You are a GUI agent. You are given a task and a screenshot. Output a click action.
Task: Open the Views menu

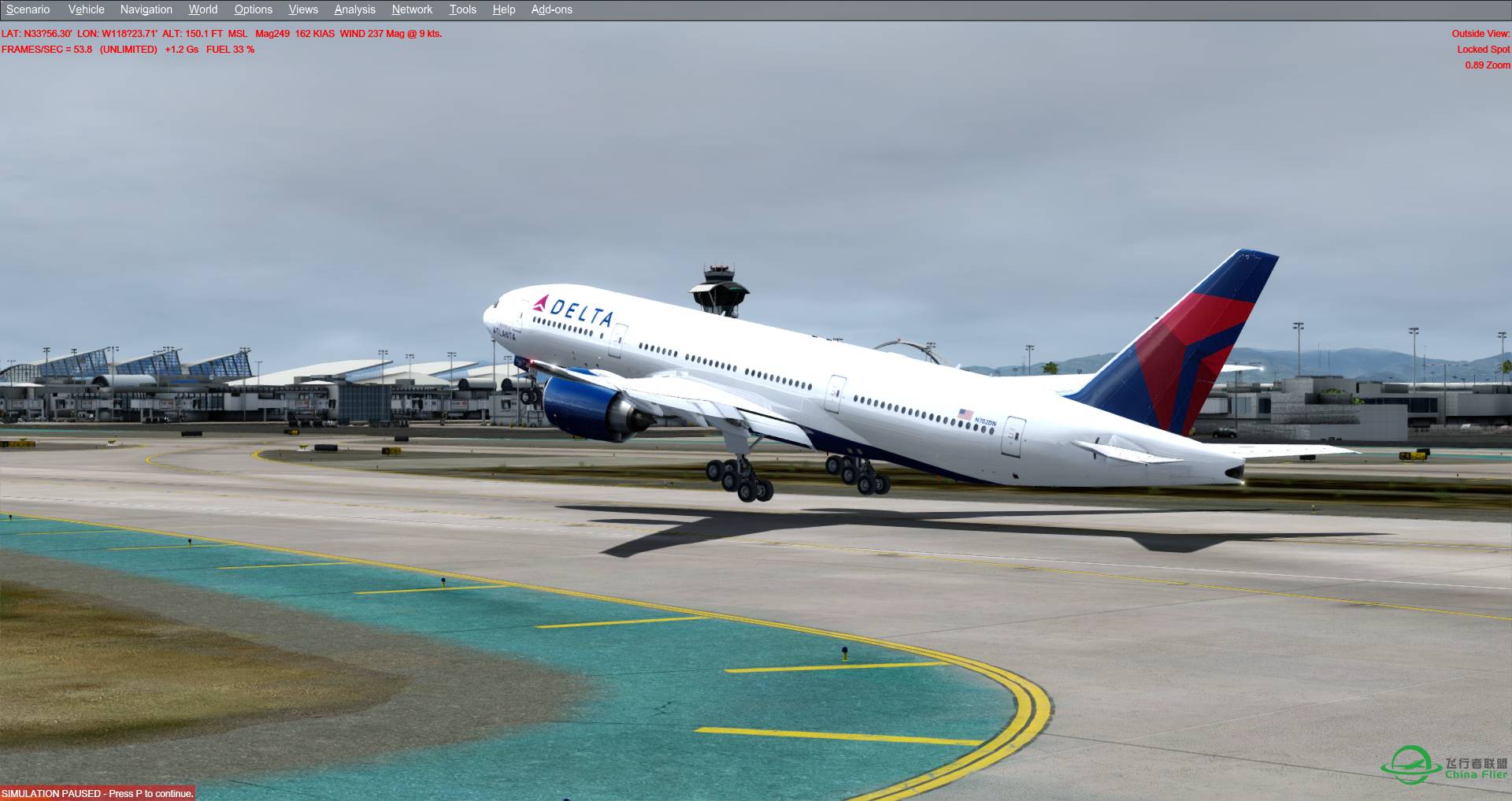click(x=302, y=9)
